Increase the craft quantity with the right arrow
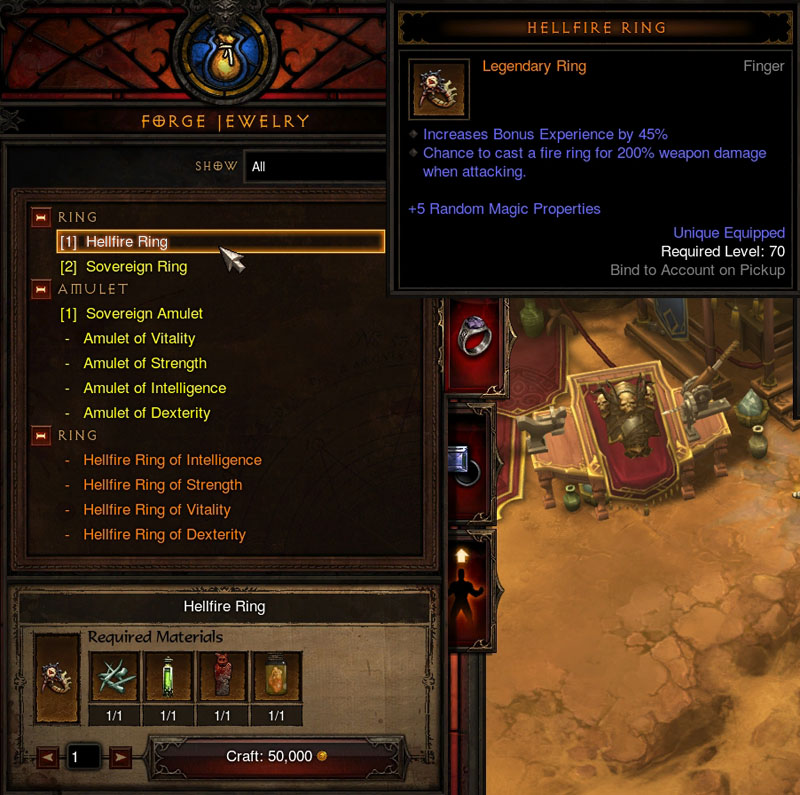Screen dimensions: 800x795 121,757
